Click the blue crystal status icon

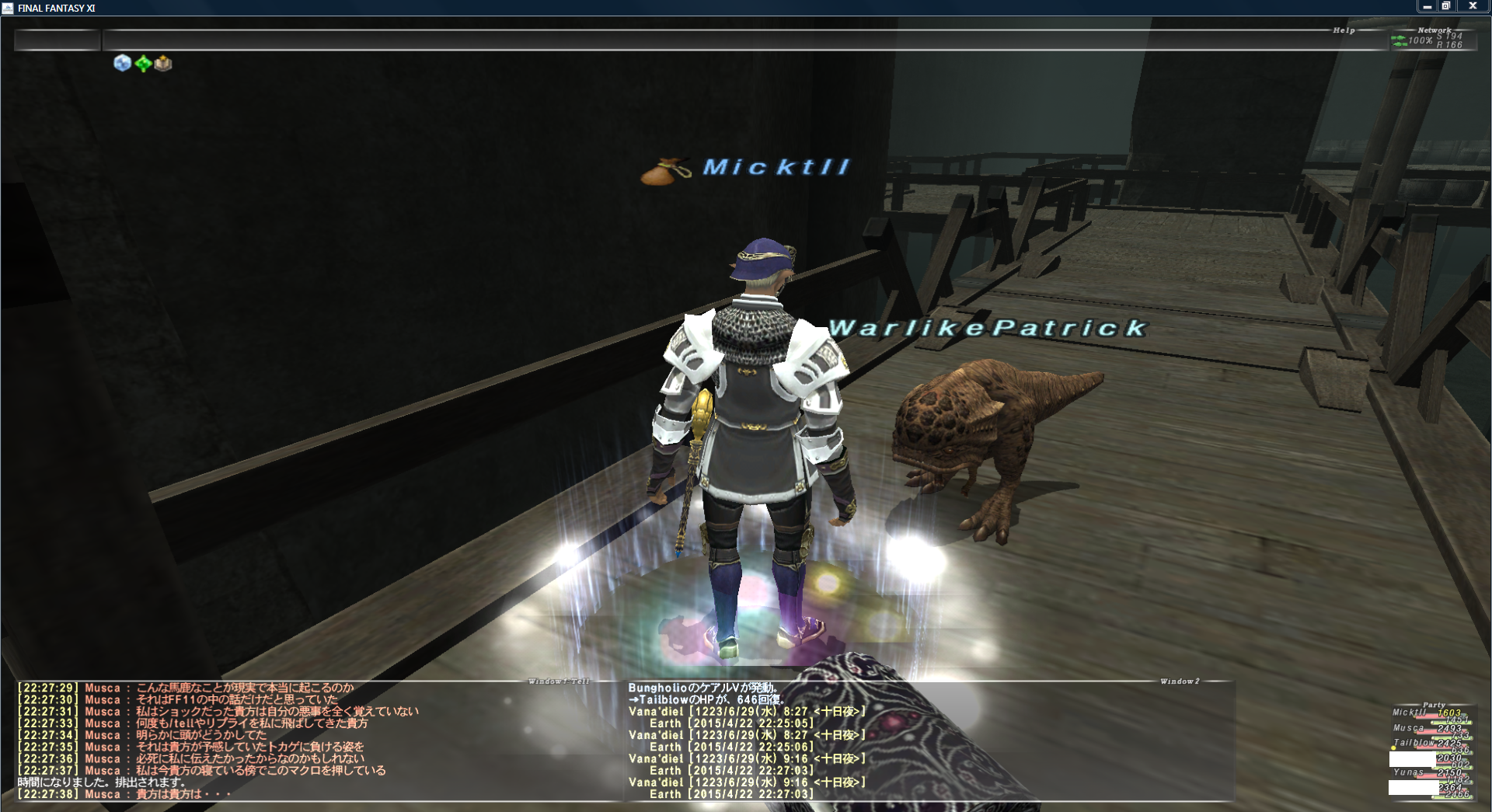tap(122, 63)
